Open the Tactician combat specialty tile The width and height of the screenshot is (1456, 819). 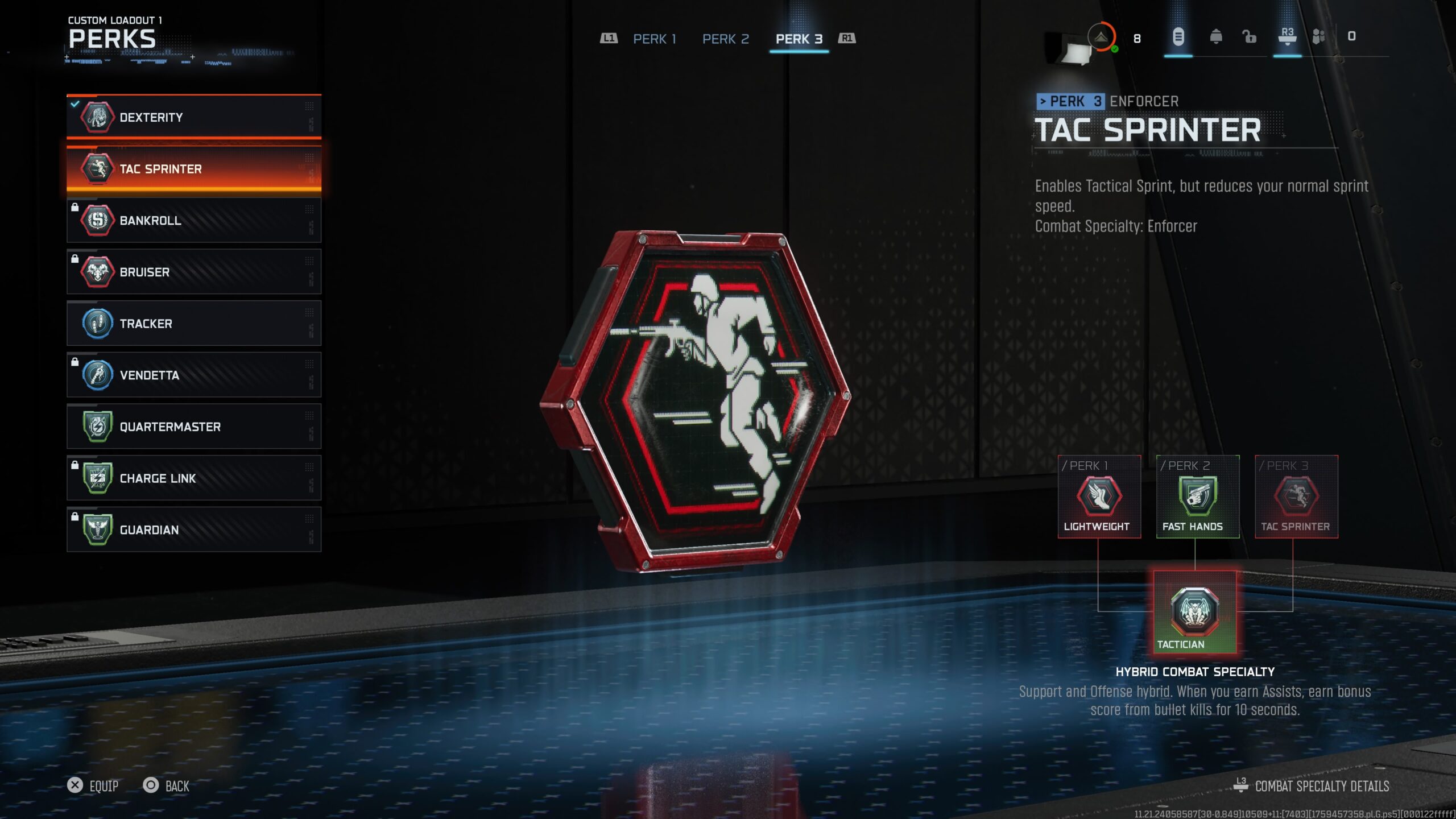click(1194, 613)
